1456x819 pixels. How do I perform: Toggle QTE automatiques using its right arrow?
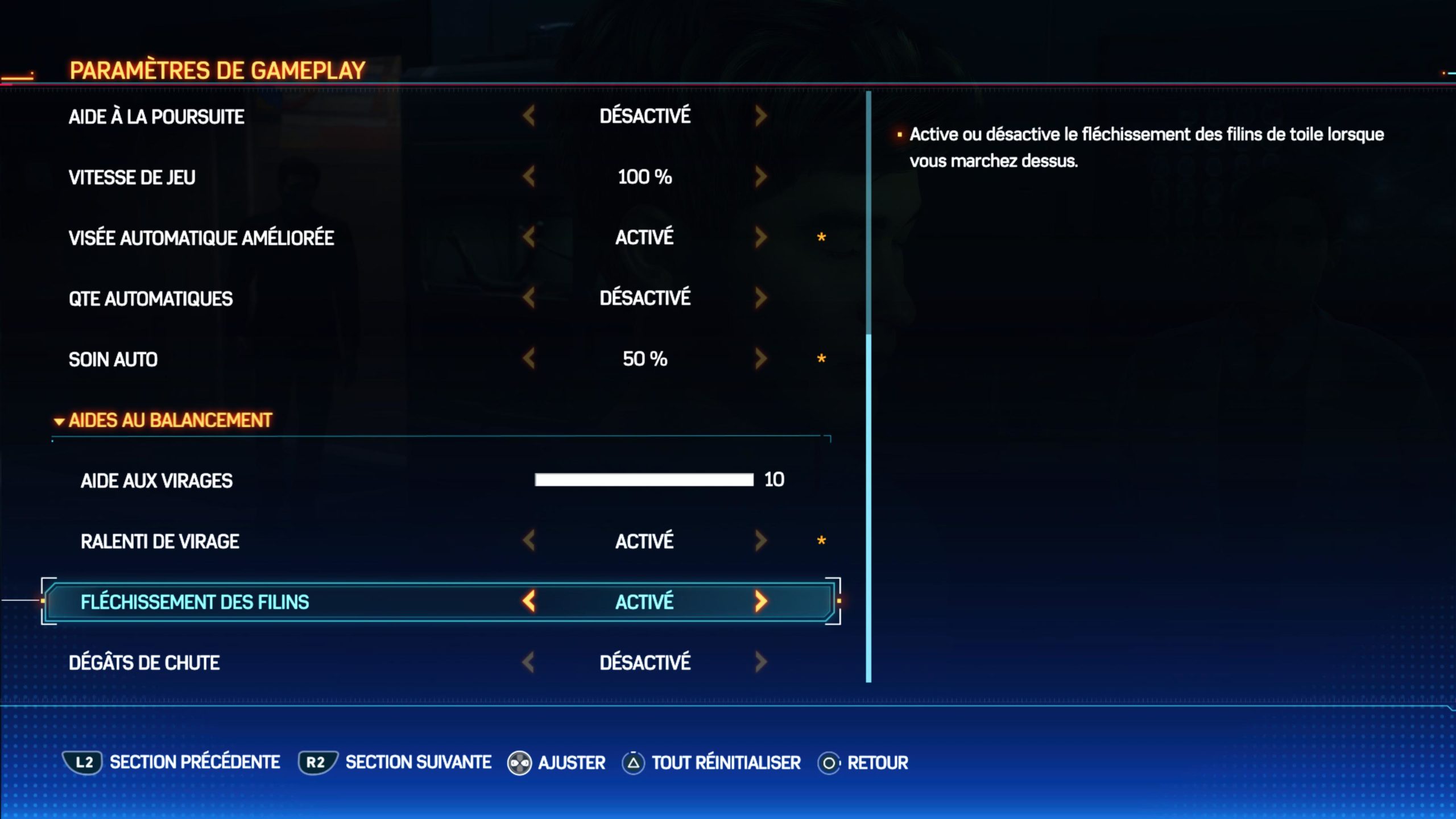pos(760,298)
